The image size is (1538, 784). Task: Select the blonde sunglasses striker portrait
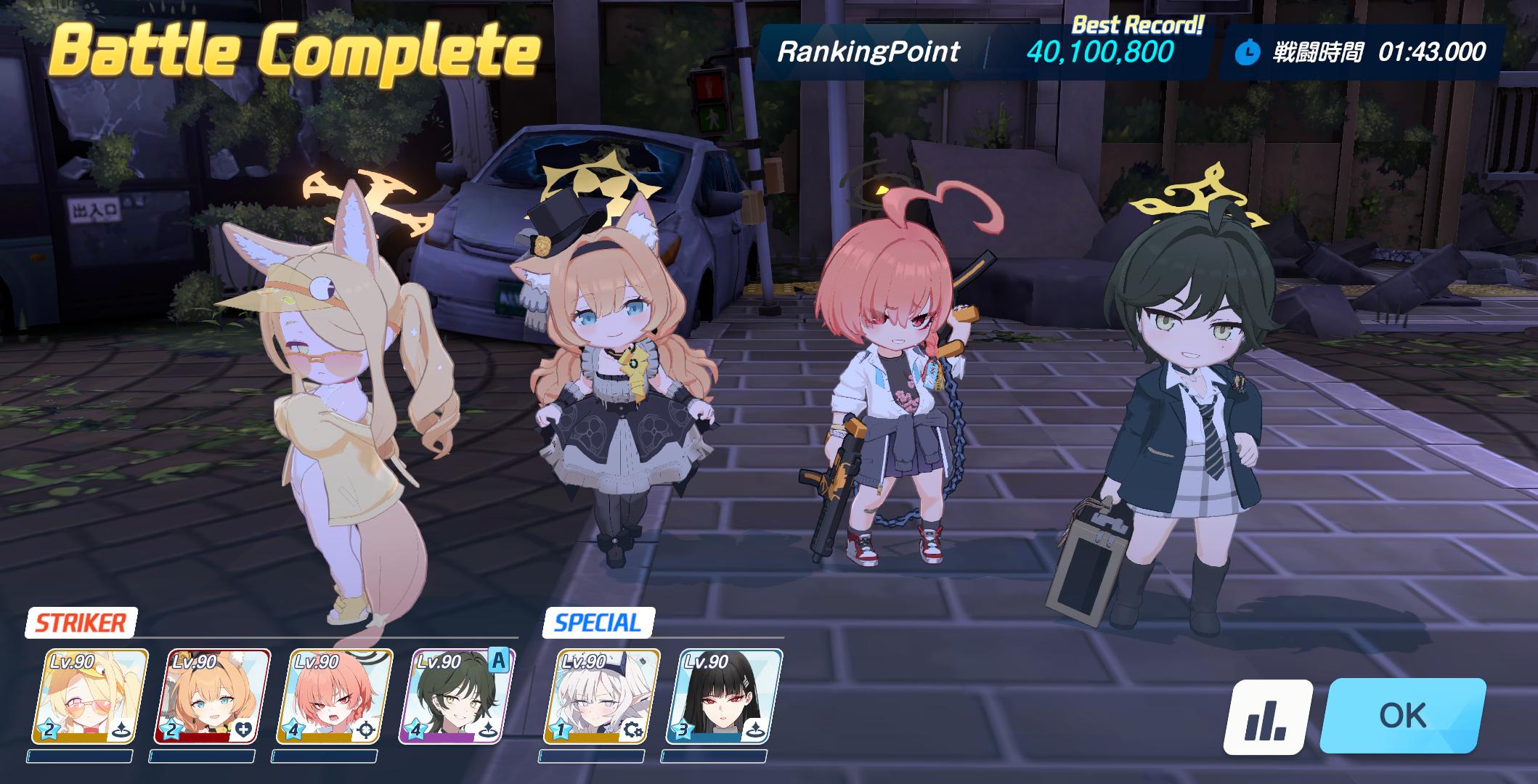click(x=90, y=697)
